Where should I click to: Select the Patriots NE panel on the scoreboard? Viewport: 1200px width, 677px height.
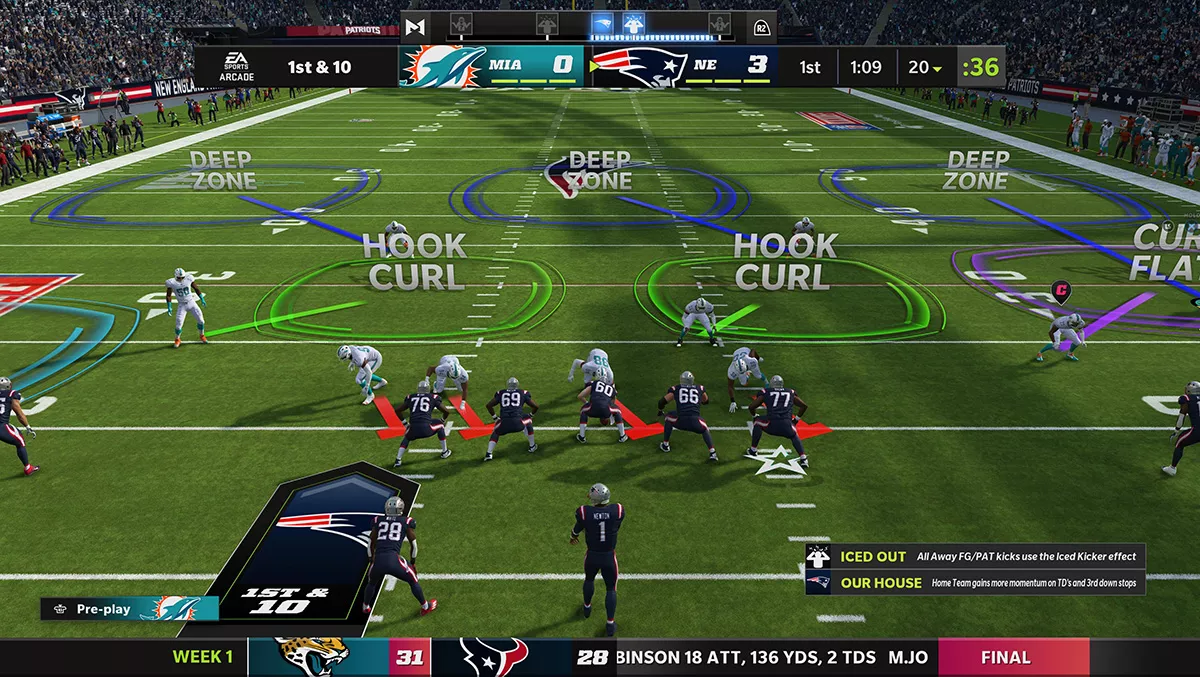682,67
